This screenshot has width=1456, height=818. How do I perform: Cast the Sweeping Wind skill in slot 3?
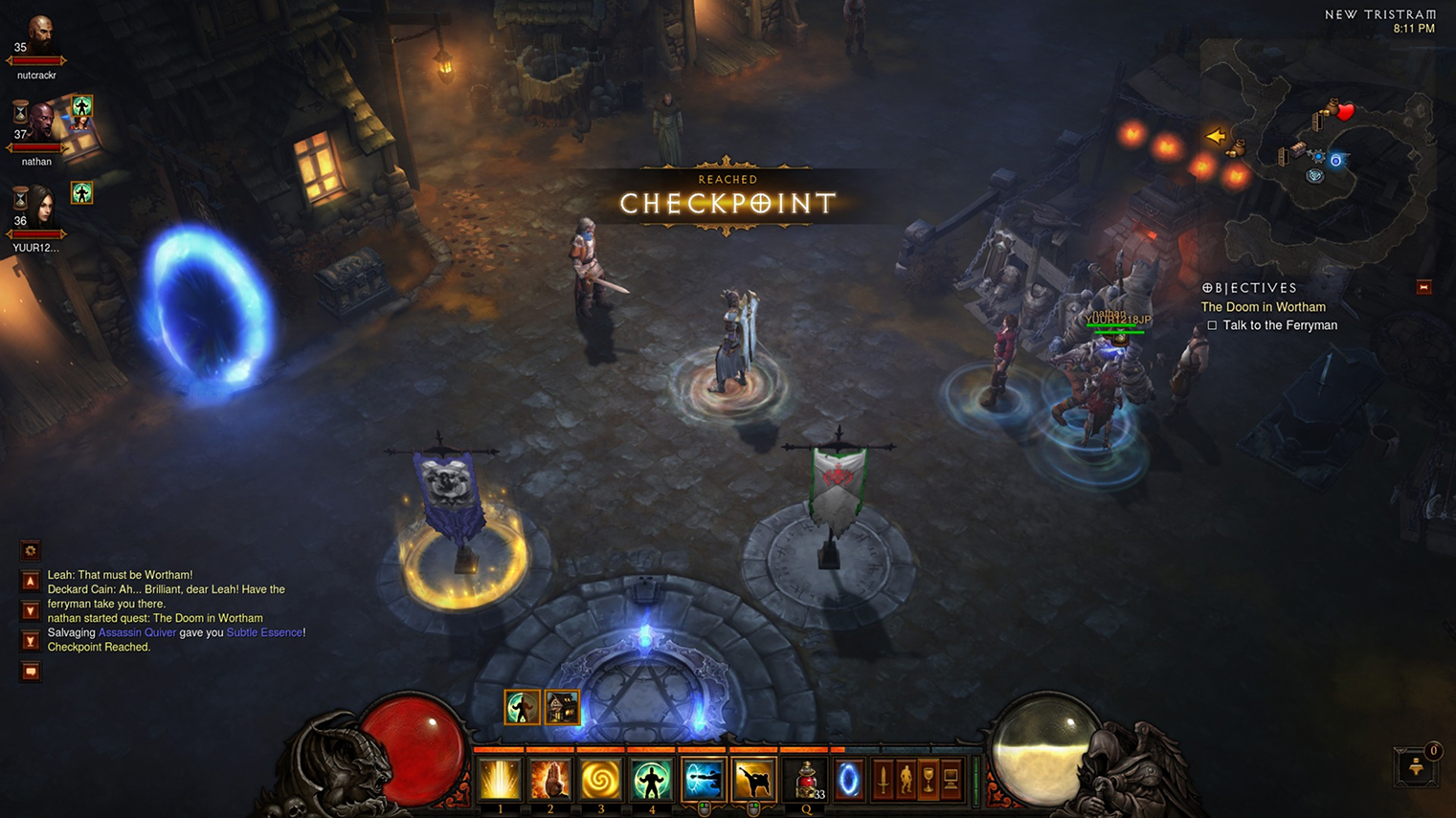click(x=601, y=781)
